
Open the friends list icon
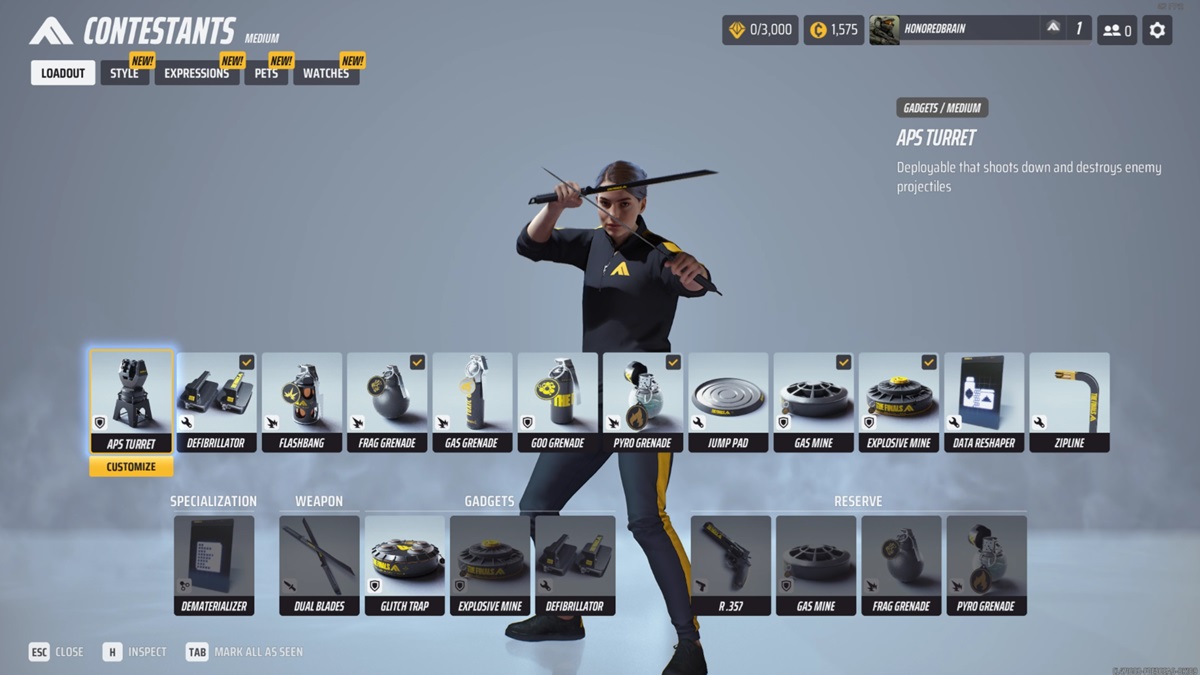[x=1117, y=30]
